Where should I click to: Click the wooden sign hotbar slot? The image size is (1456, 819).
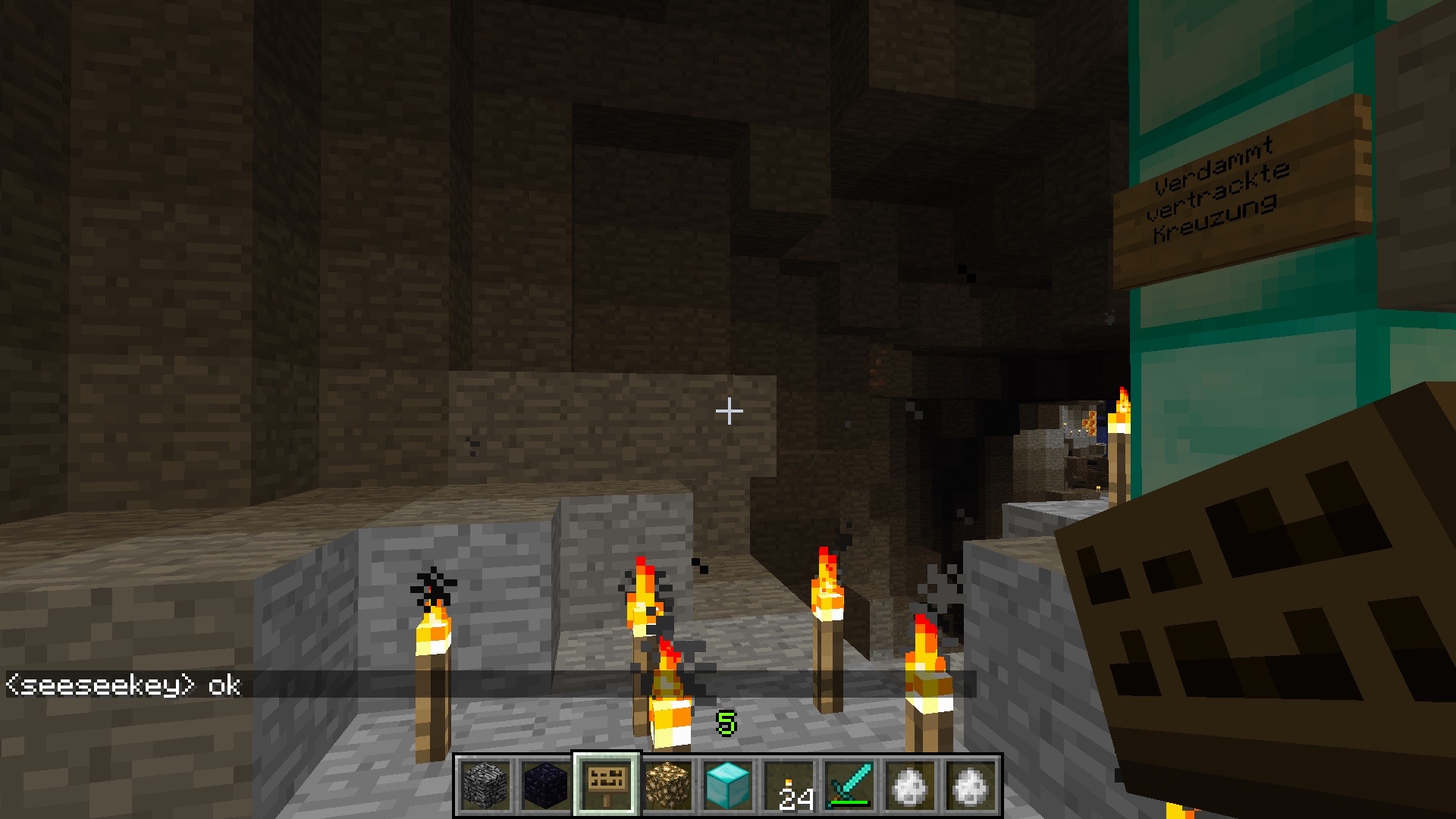tap(607, 786)
